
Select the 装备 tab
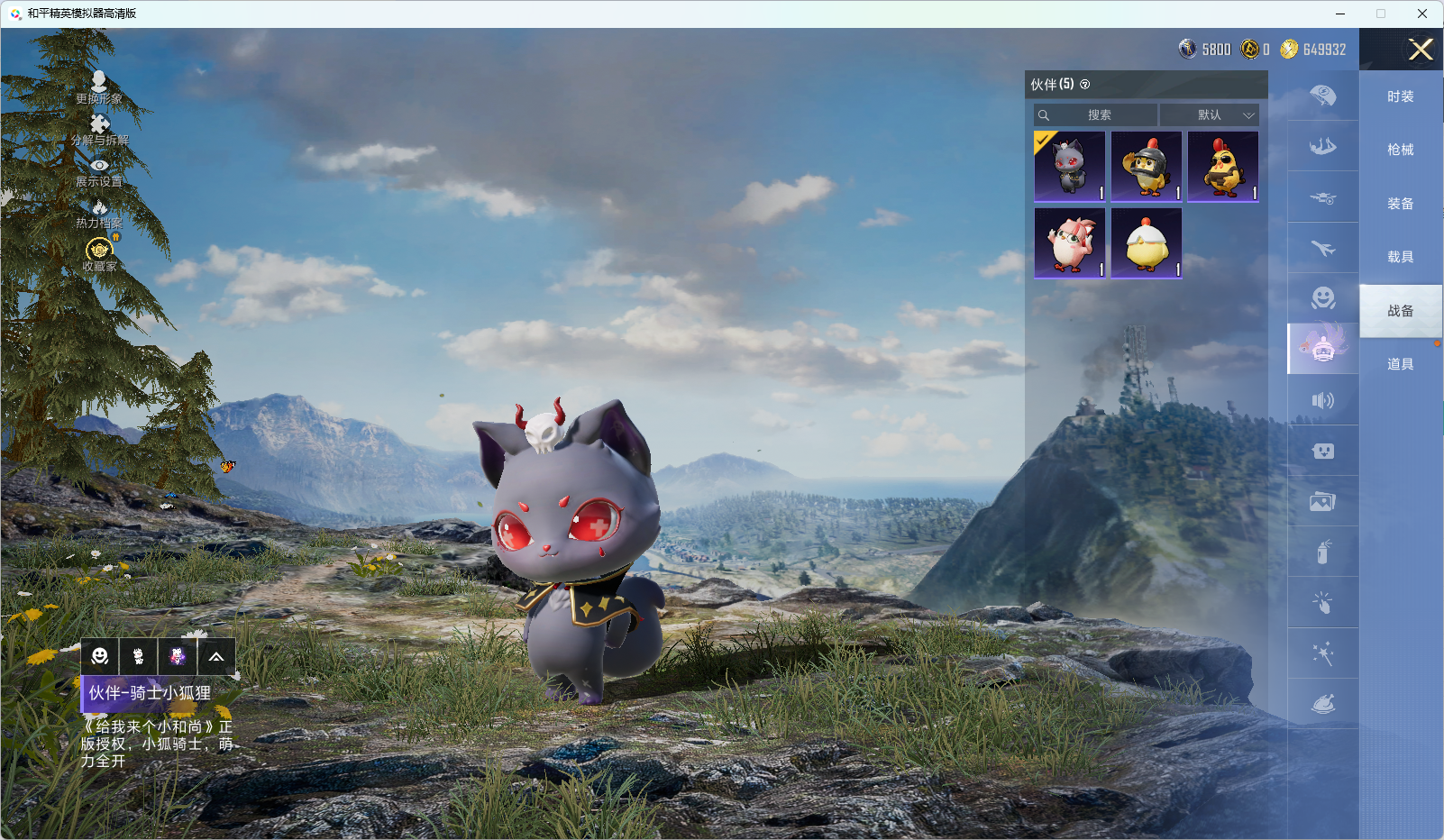coord(1400,204)
